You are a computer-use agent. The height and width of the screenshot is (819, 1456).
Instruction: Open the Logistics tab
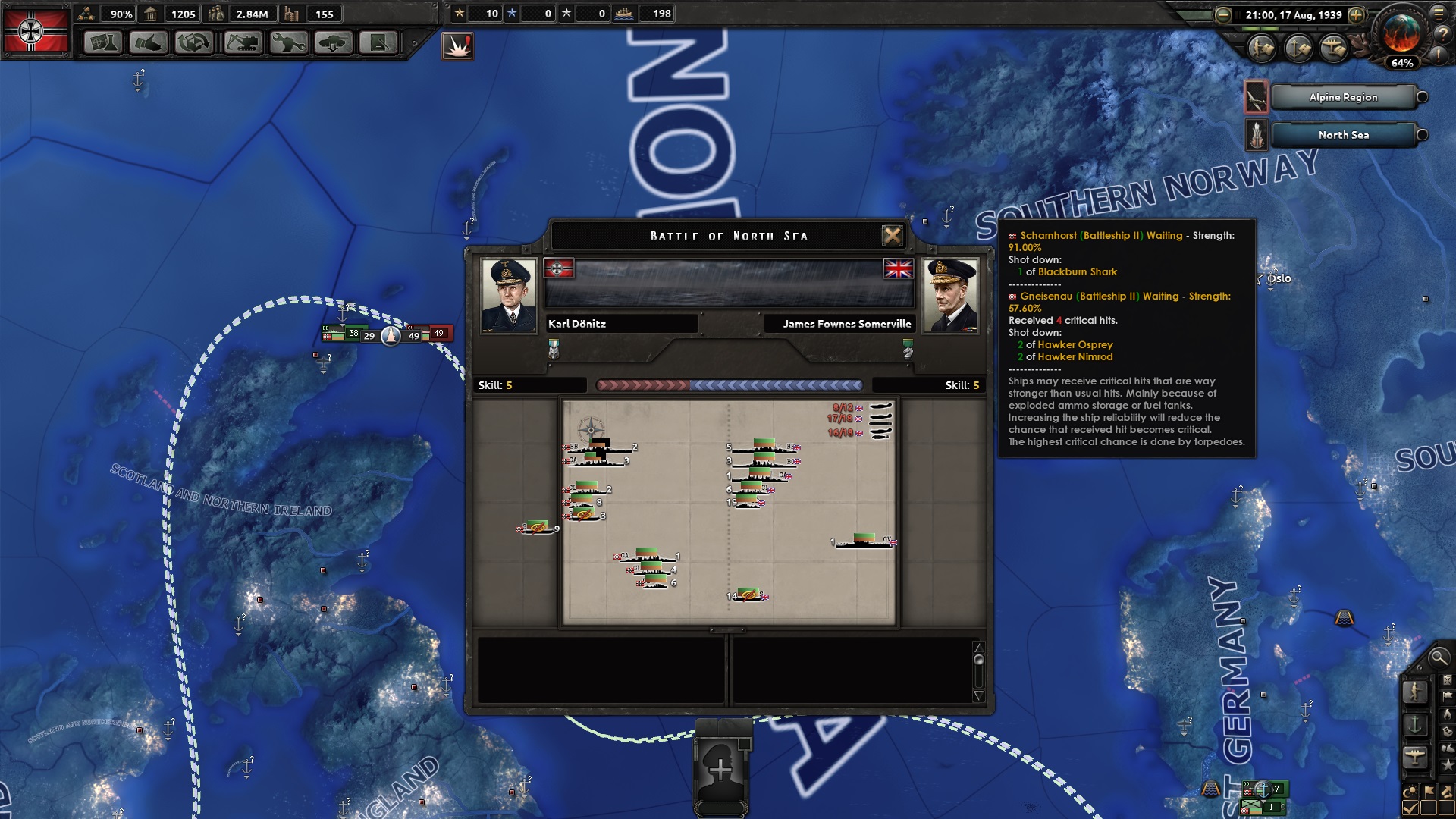[378, 42]
